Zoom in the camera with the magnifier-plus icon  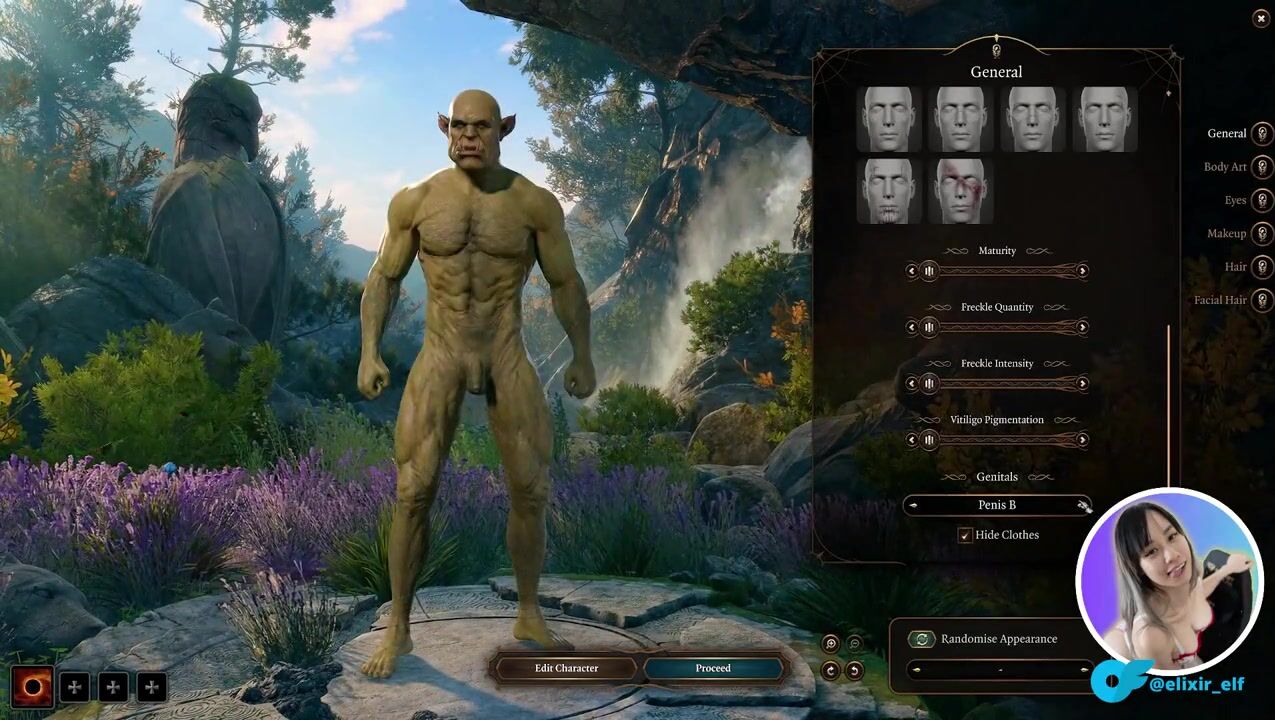pyautogui.click(x=830, y=644)
